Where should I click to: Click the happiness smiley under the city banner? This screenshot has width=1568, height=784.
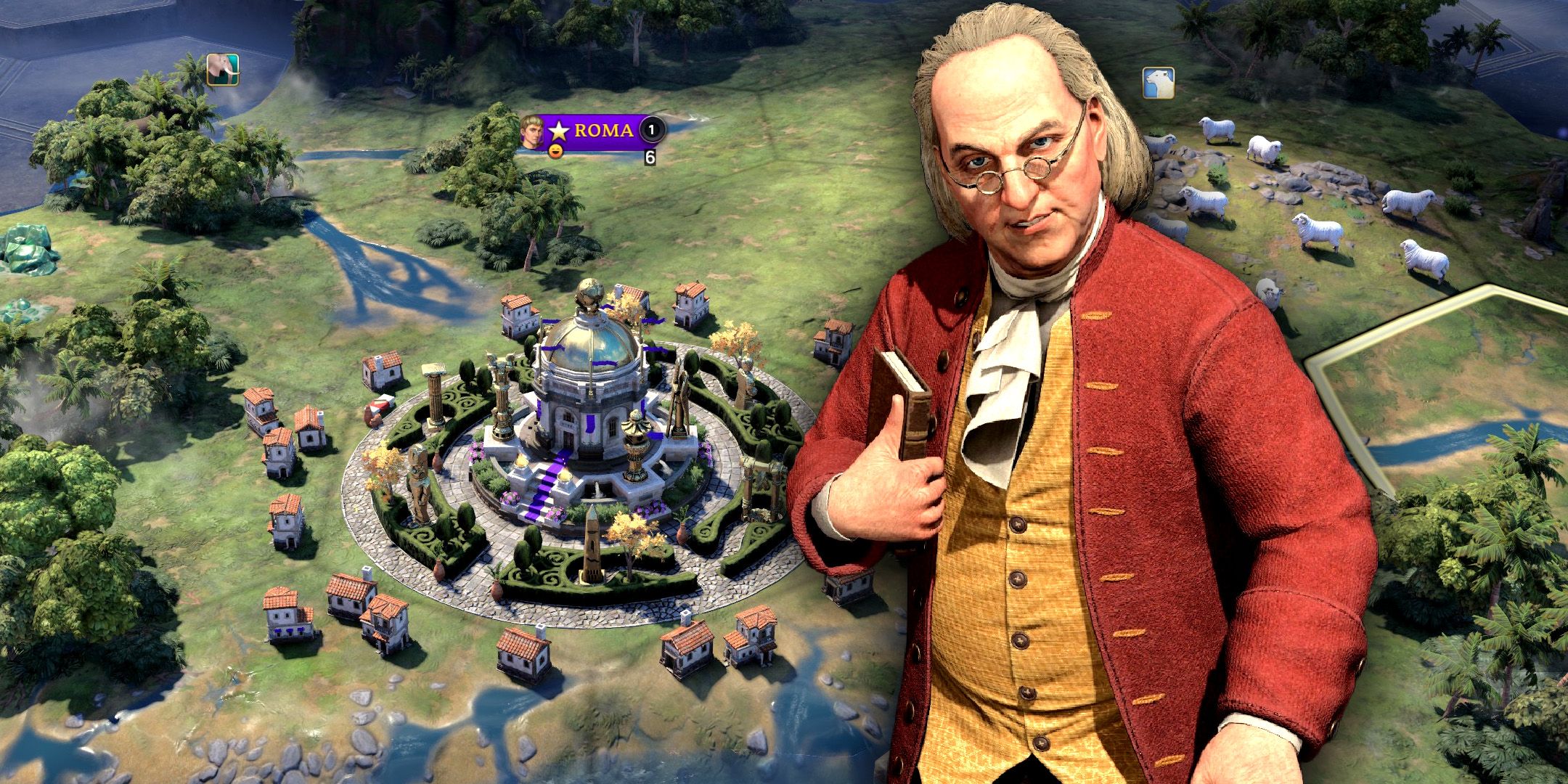coord(556,153)
